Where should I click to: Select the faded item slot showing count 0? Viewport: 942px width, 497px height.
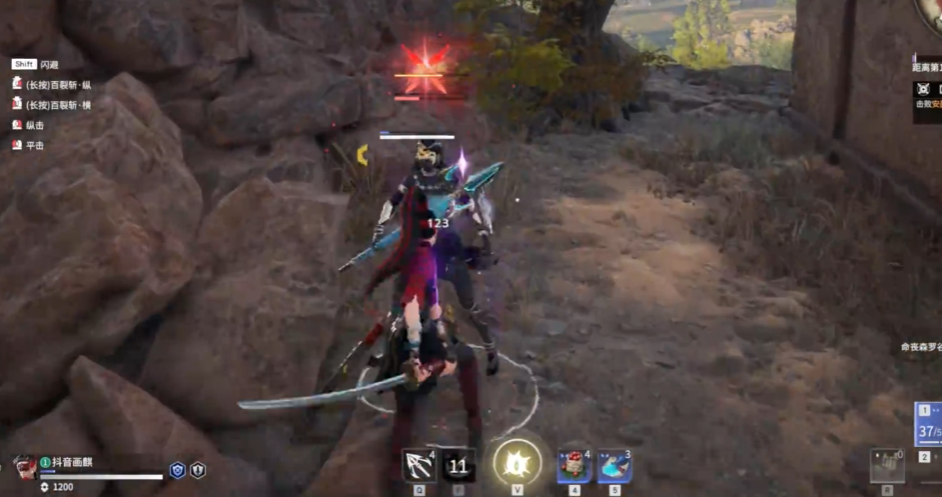(x=886, y=465)
